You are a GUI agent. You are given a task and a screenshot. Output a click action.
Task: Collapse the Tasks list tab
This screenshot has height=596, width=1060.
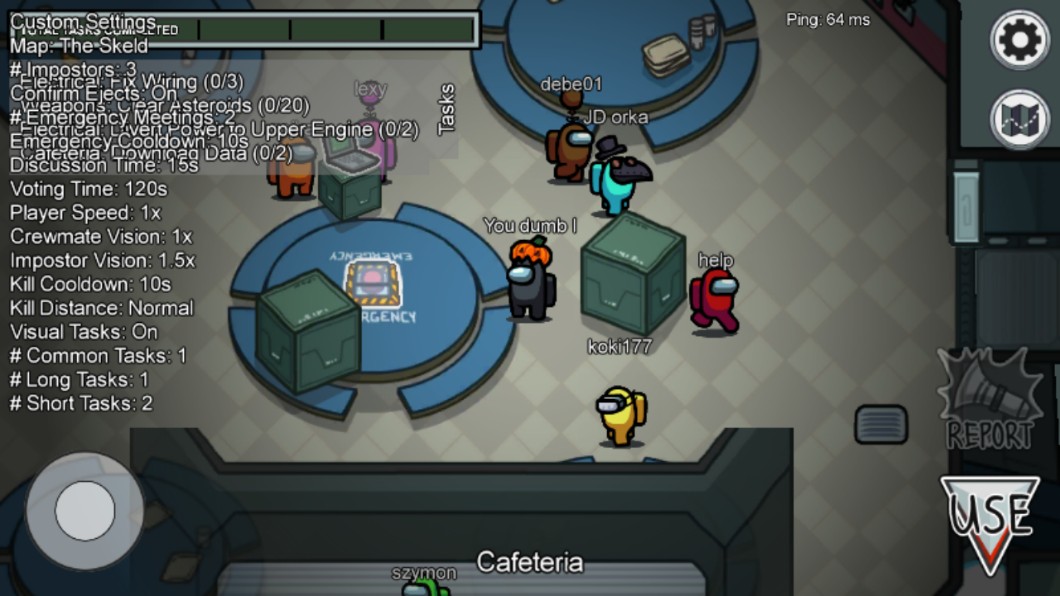(x=446, y=108)
